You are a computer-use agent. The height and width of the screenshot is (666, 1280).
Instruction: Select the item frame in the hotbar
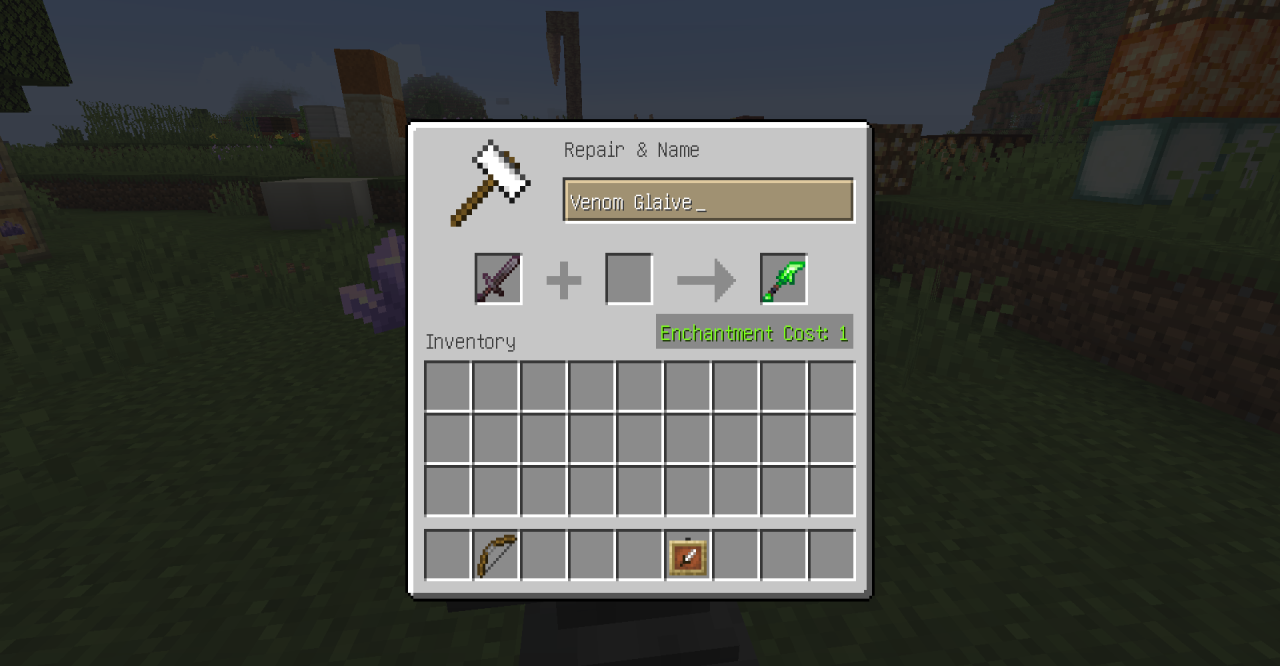[688, 556]
